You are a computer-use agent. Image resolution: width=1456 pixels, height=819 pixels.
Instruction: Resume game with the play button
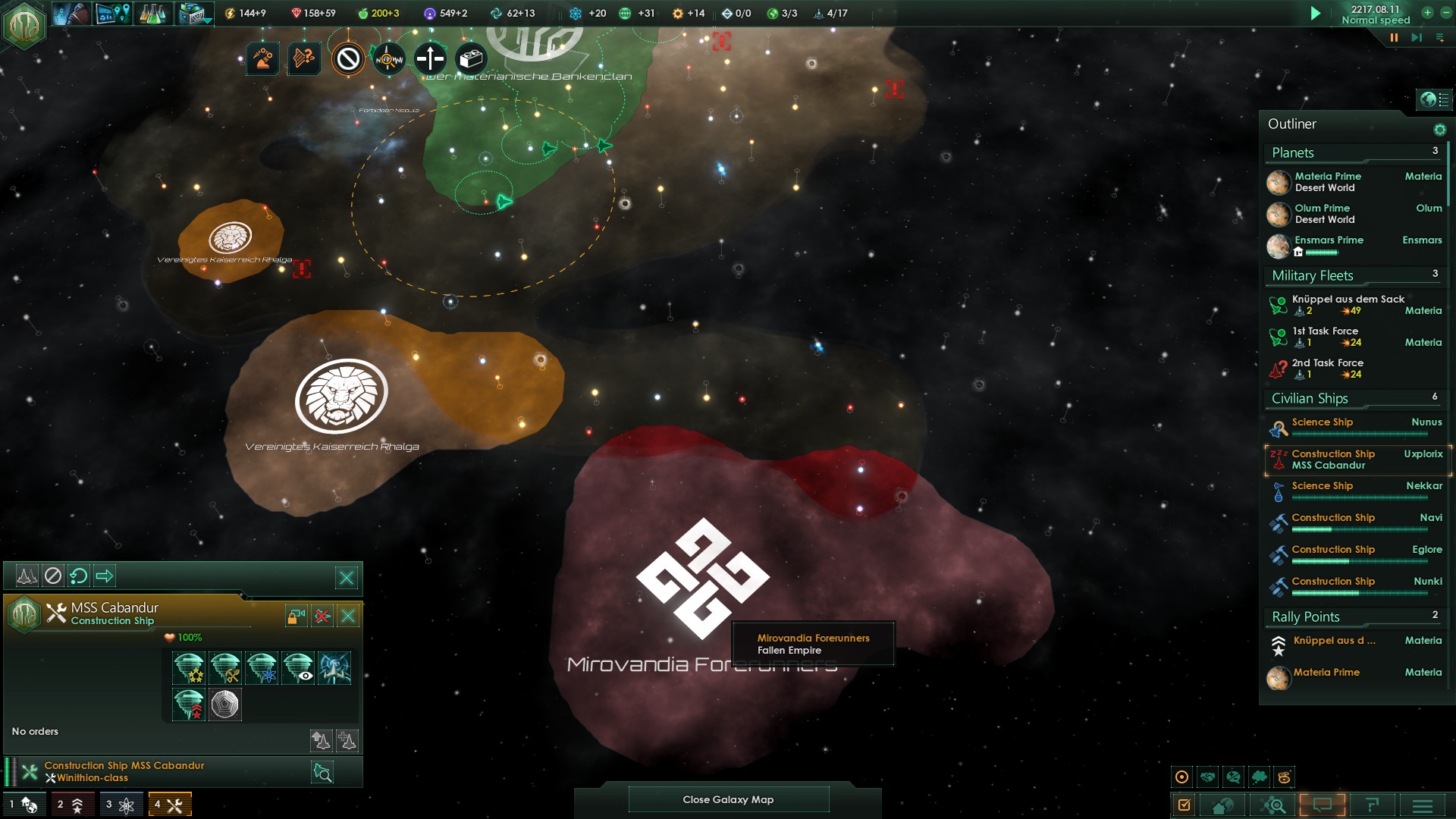(1316, 14)
